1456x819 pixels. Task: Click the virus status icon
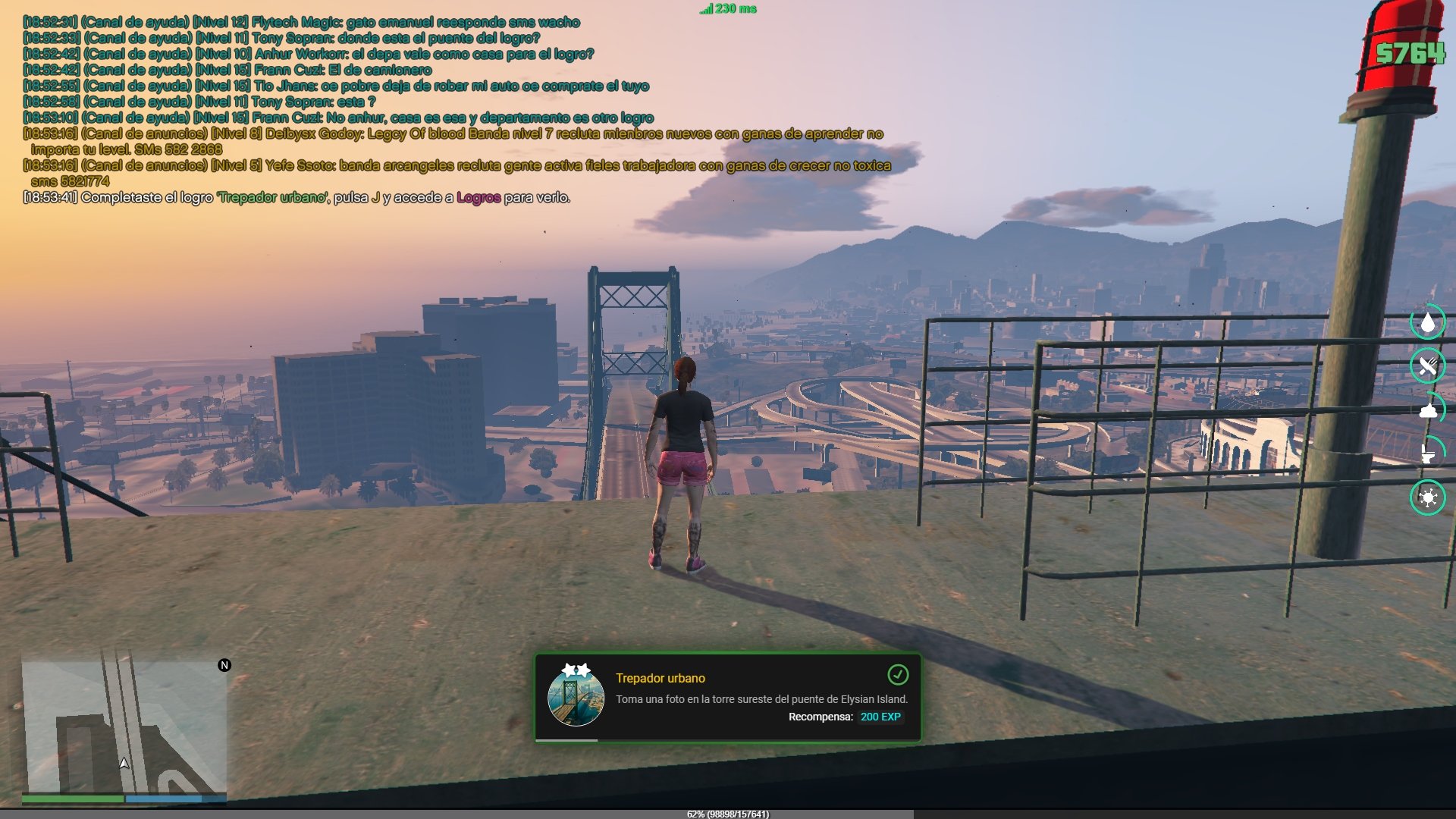pos(1428,497)
